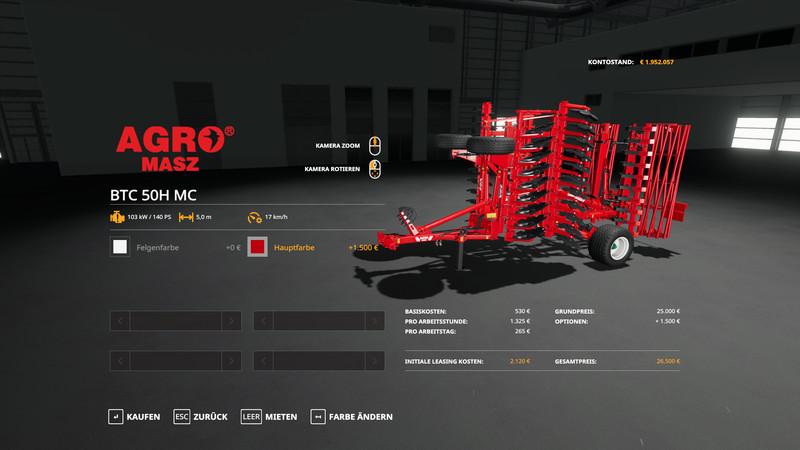800x450 pixels.
Task: Buy the implement with Kaufen
Action: [135, 416]
